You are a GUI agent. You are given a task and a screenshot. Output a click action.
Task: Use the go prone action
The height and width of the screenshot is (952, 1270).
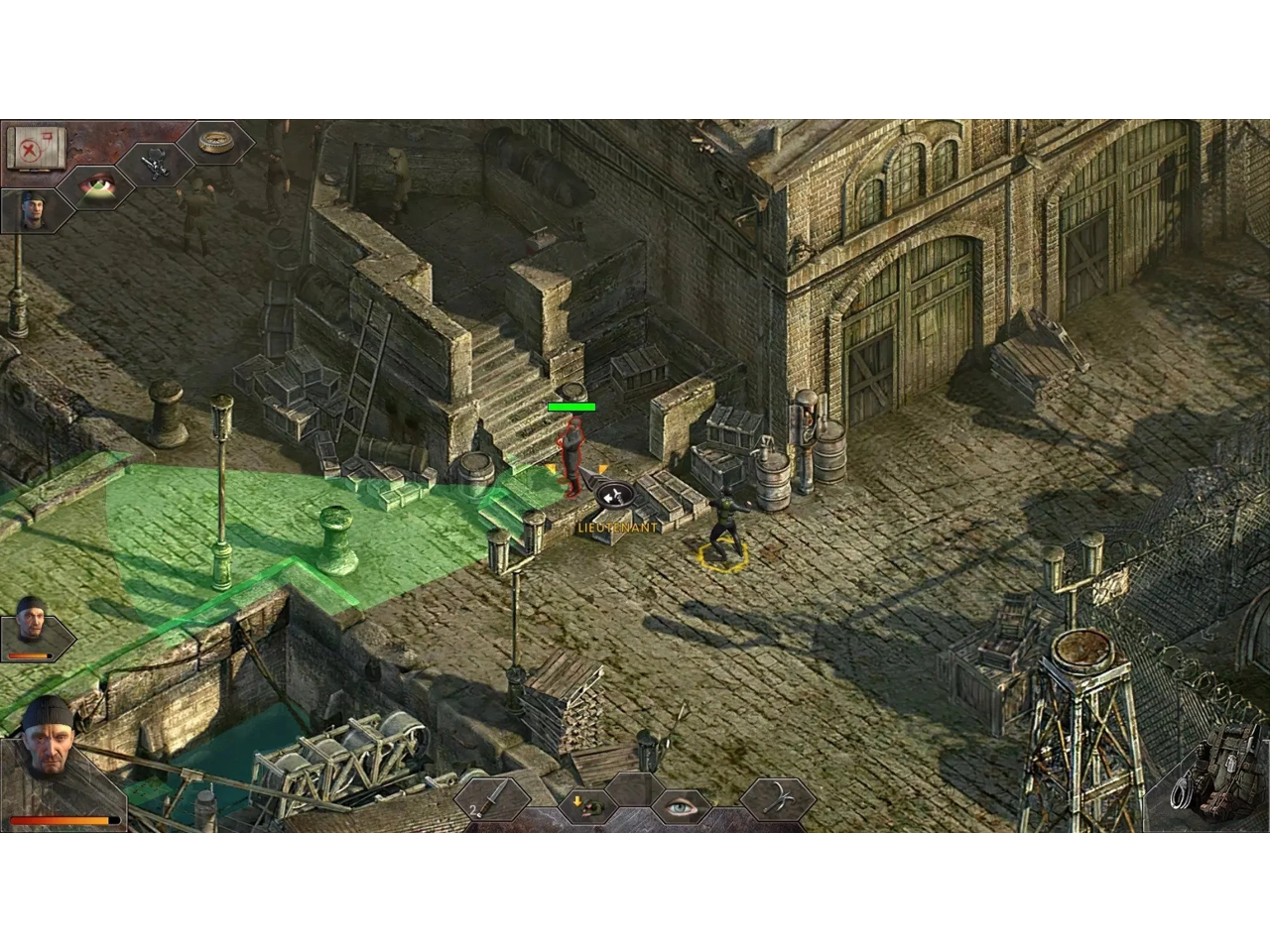(x=585, y=804)
